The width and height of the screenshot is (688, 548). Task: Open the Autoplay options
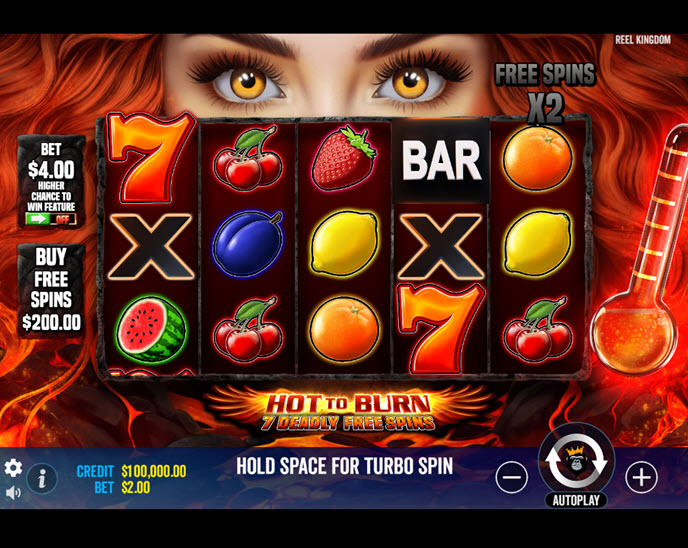pyautogui.click(x=576, y=500)
